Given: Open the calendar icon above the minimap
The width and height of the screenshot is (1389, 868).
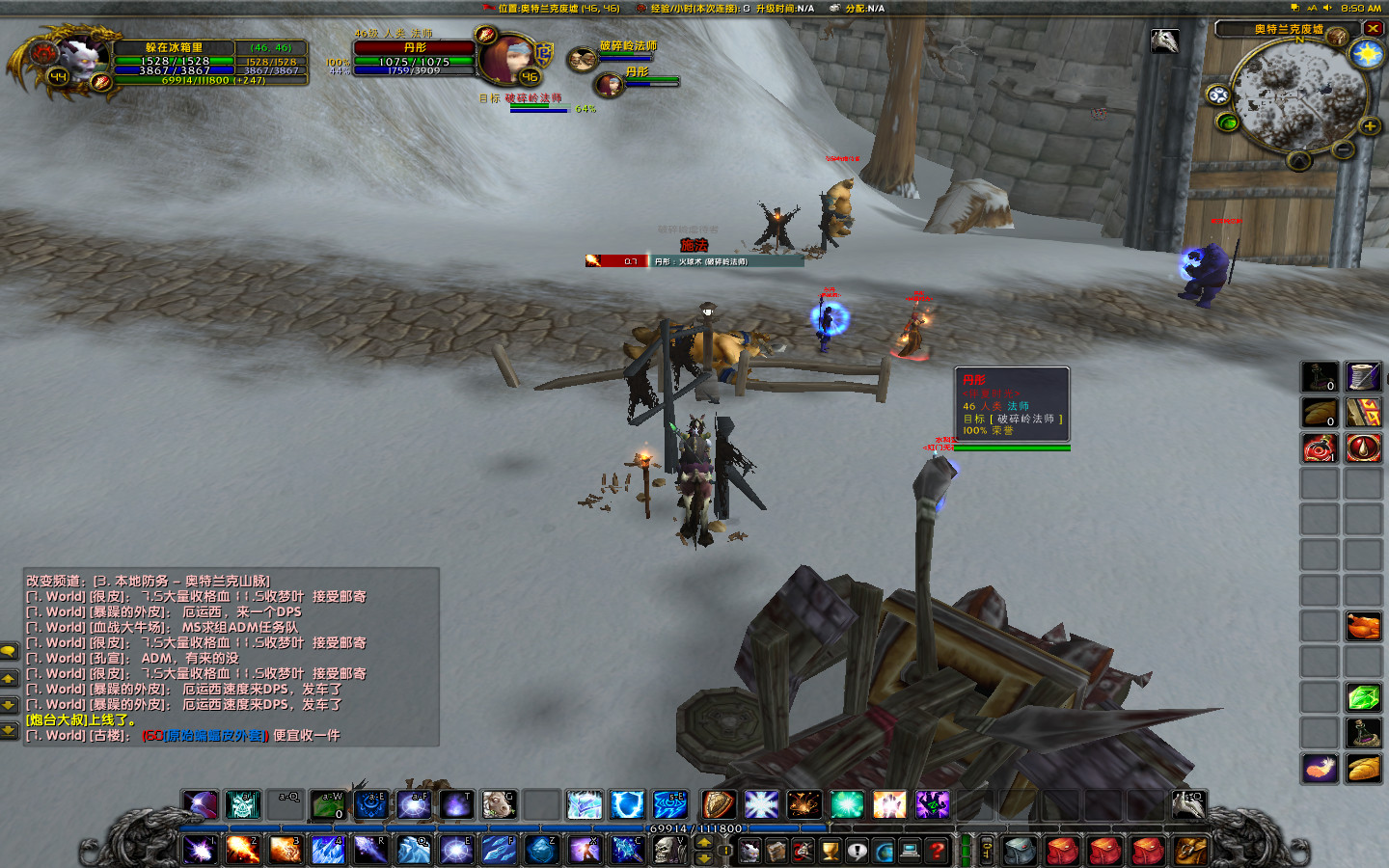Looking at the screenshot, I should [1337, 35].
